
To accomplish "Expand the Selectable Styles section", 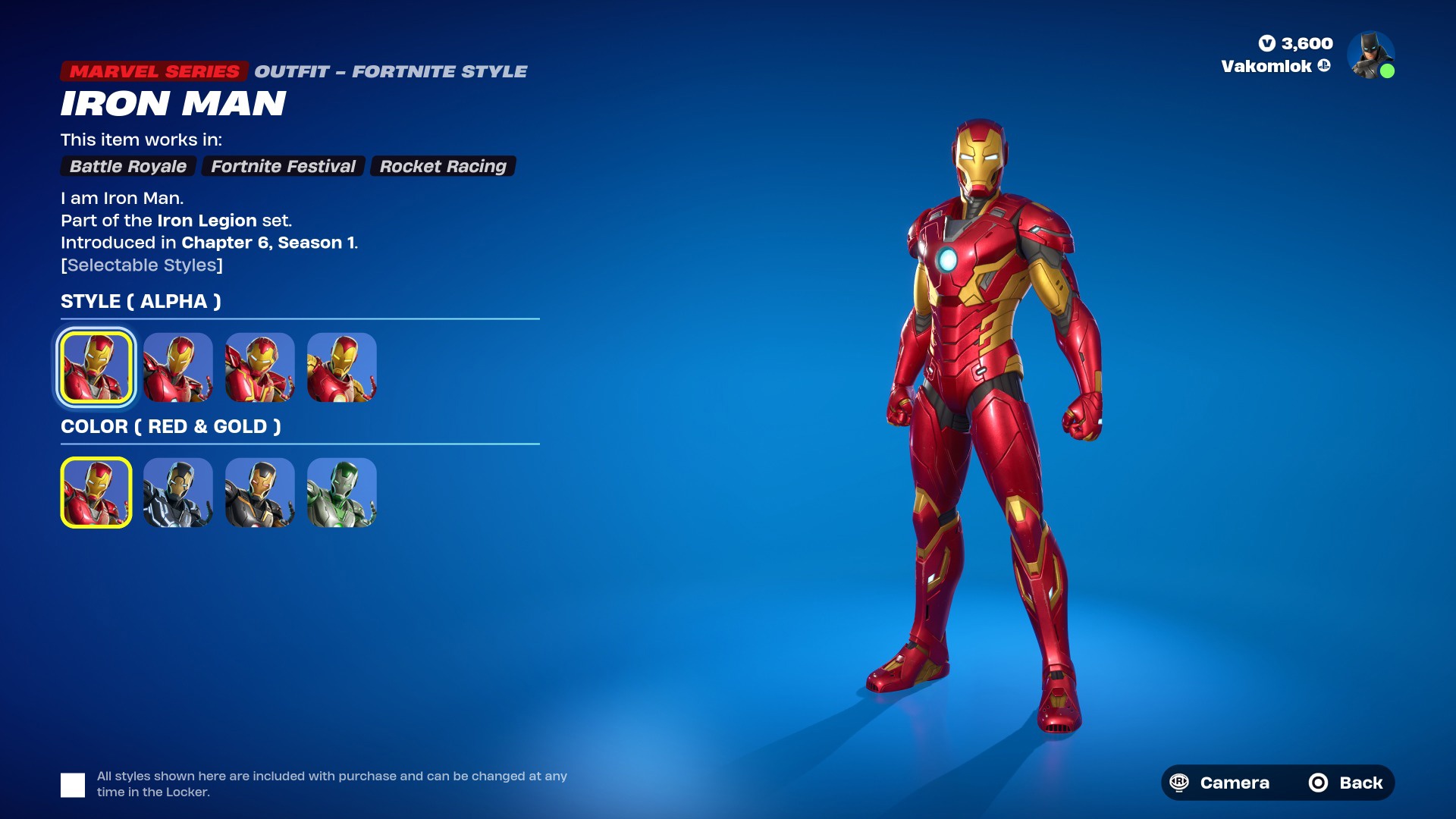I will [x=143, y=265].
